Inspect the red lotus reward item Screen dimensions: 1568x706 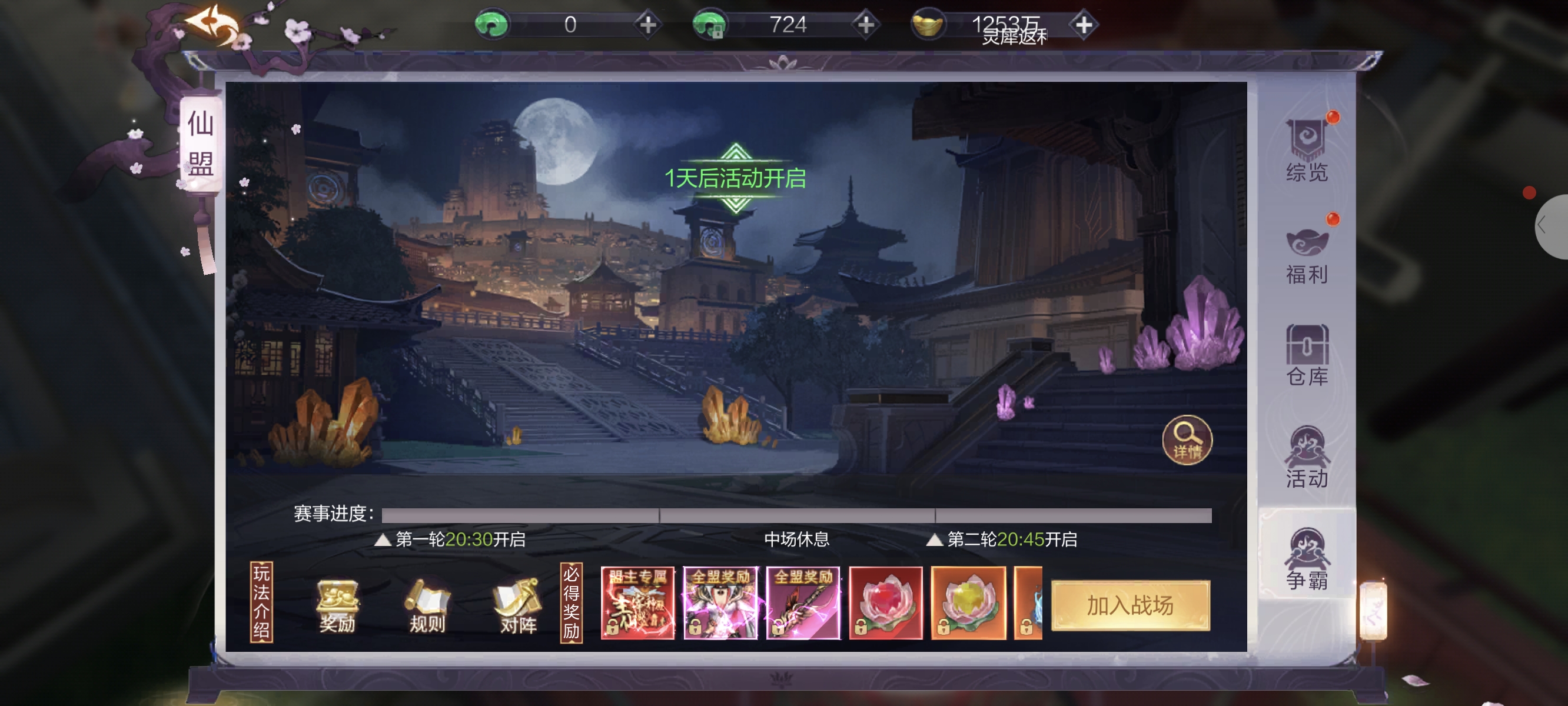tap(885, 602)
